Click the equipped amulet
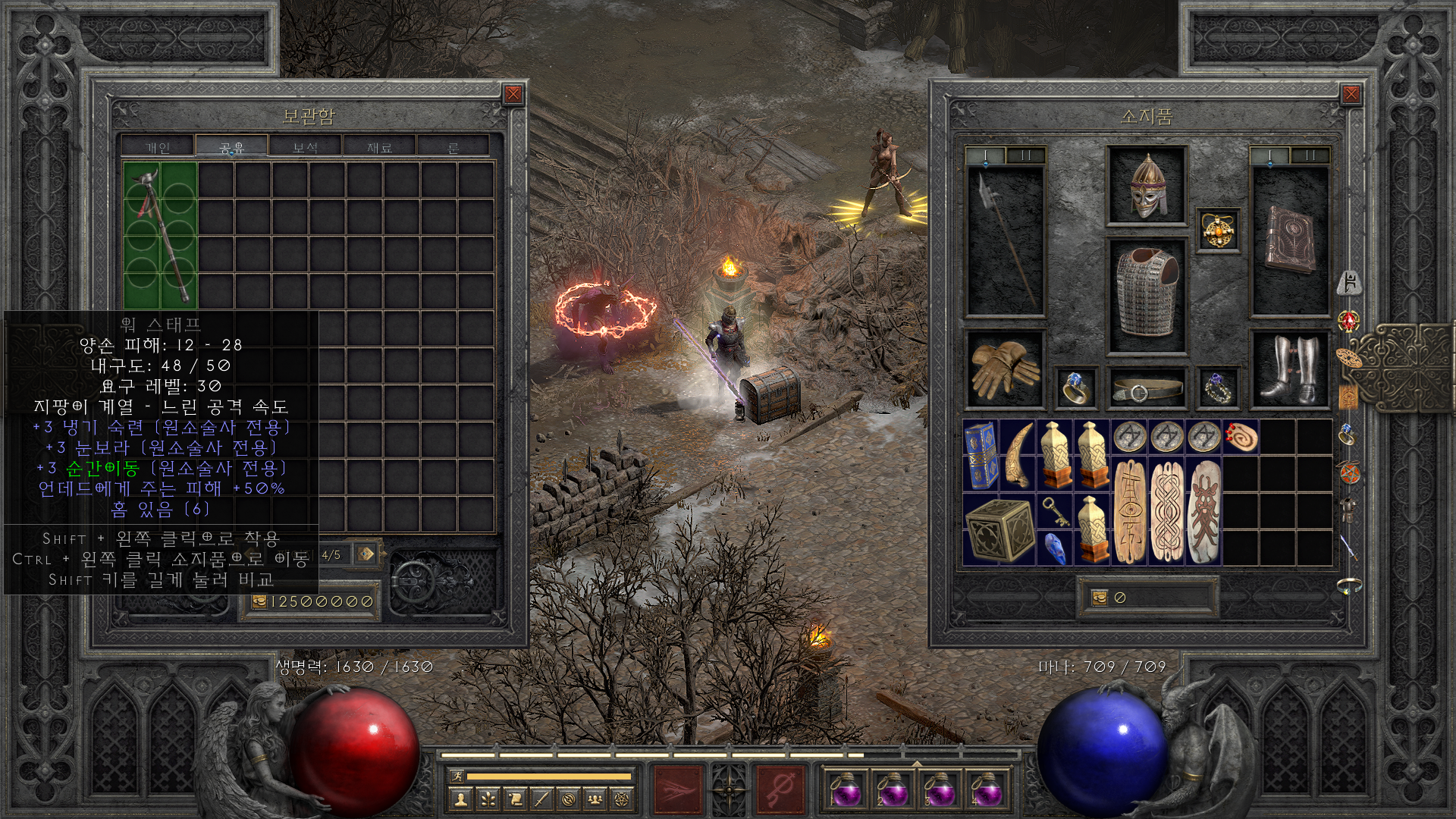The height and width of the screenshot is (819, 1456). [x=1219, y=230]
